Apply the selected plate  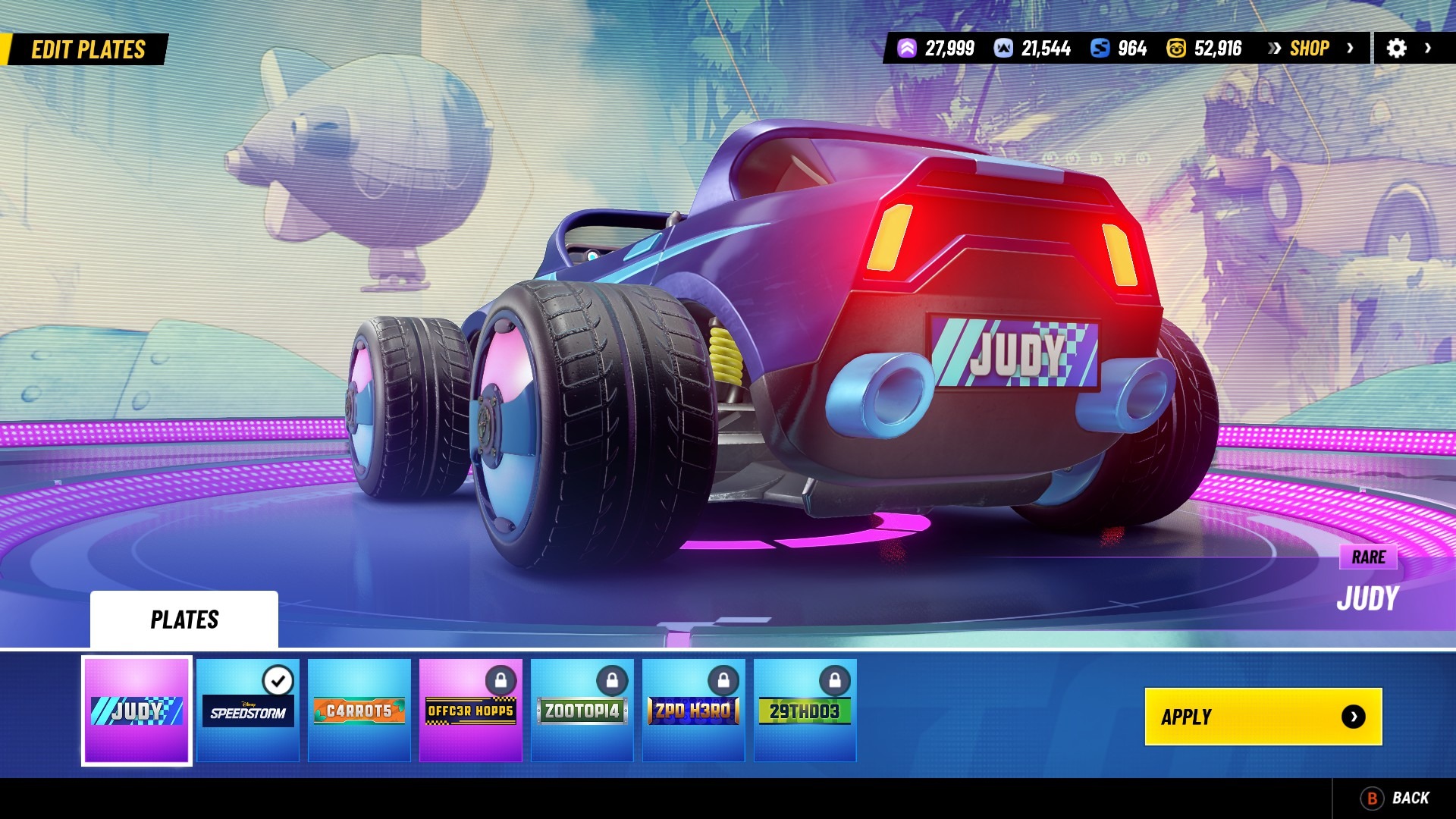pos(1263,717)
